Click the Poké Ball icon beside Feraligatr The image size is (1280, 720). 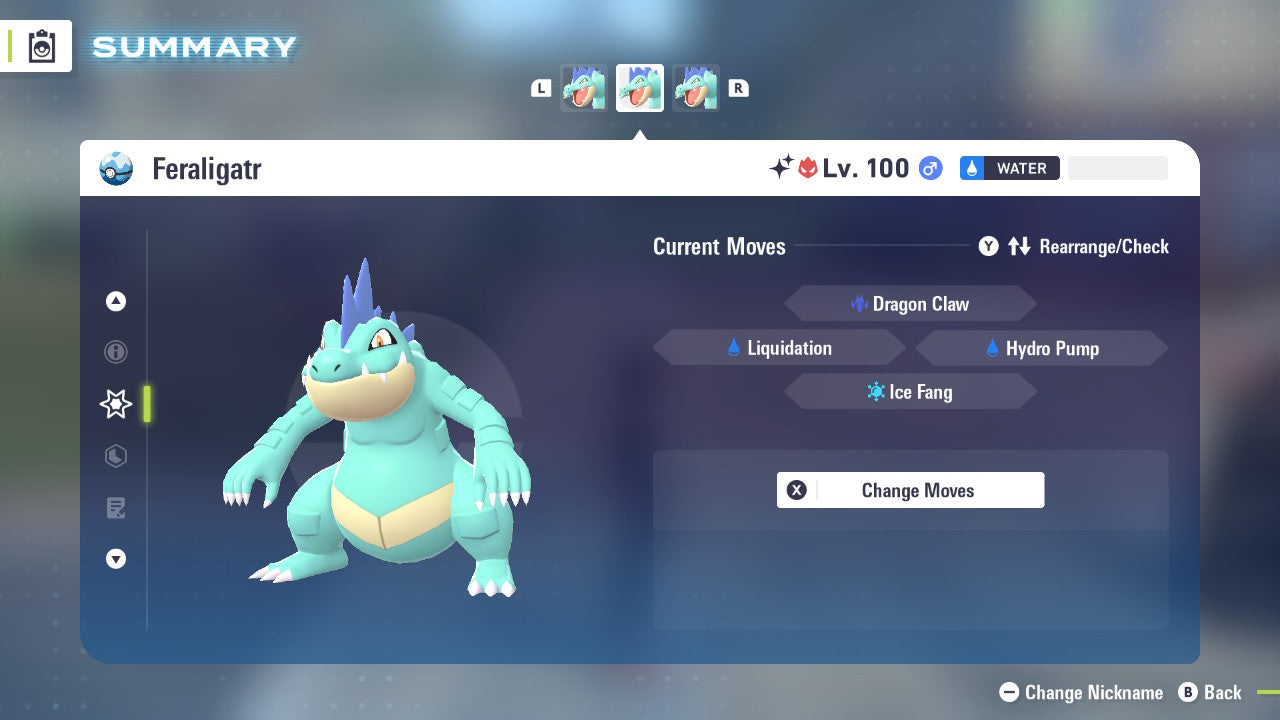[117, 168]
